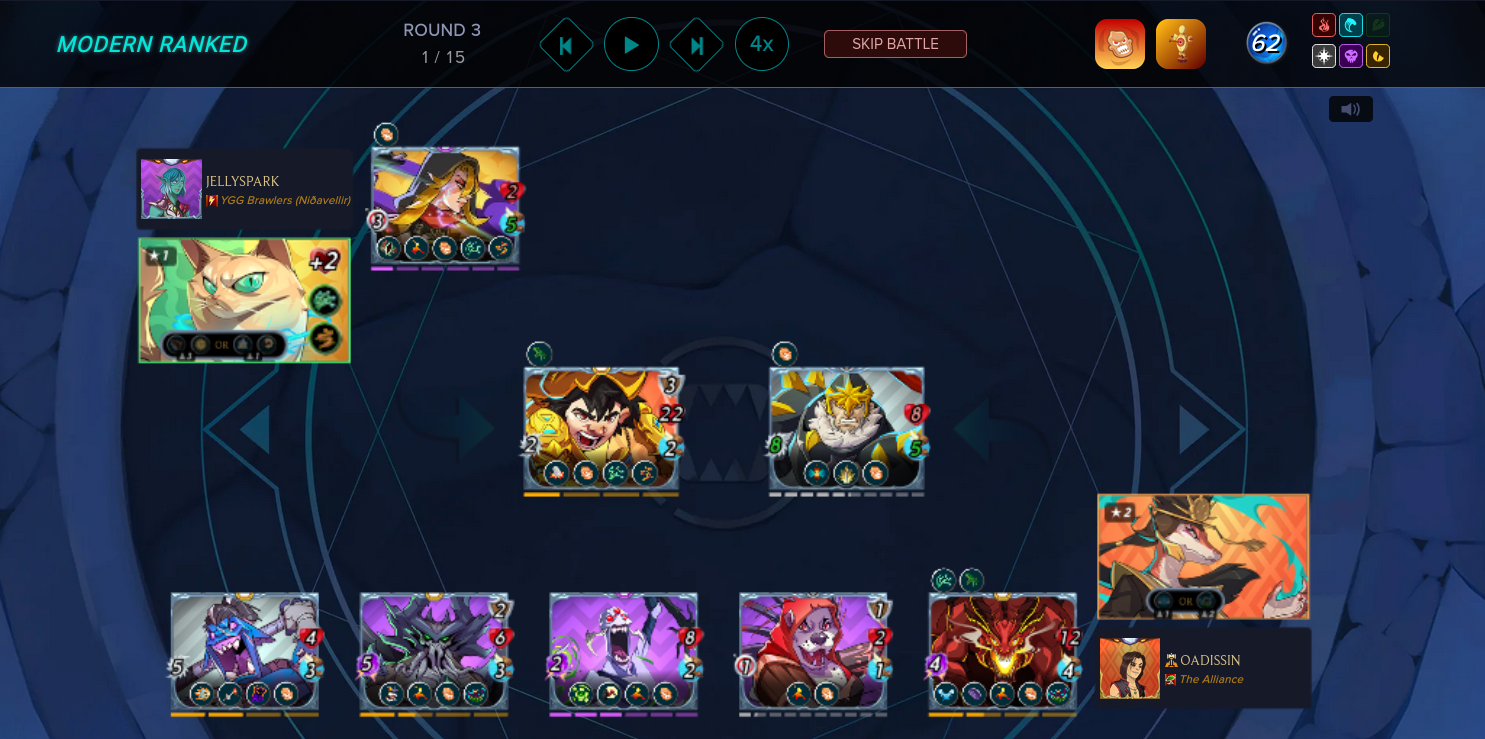Image resolution: width=1485 pixels, height=739 pixels.
Task: Inspect the laughing boy card with 22 health
Action: pos(601,427)
